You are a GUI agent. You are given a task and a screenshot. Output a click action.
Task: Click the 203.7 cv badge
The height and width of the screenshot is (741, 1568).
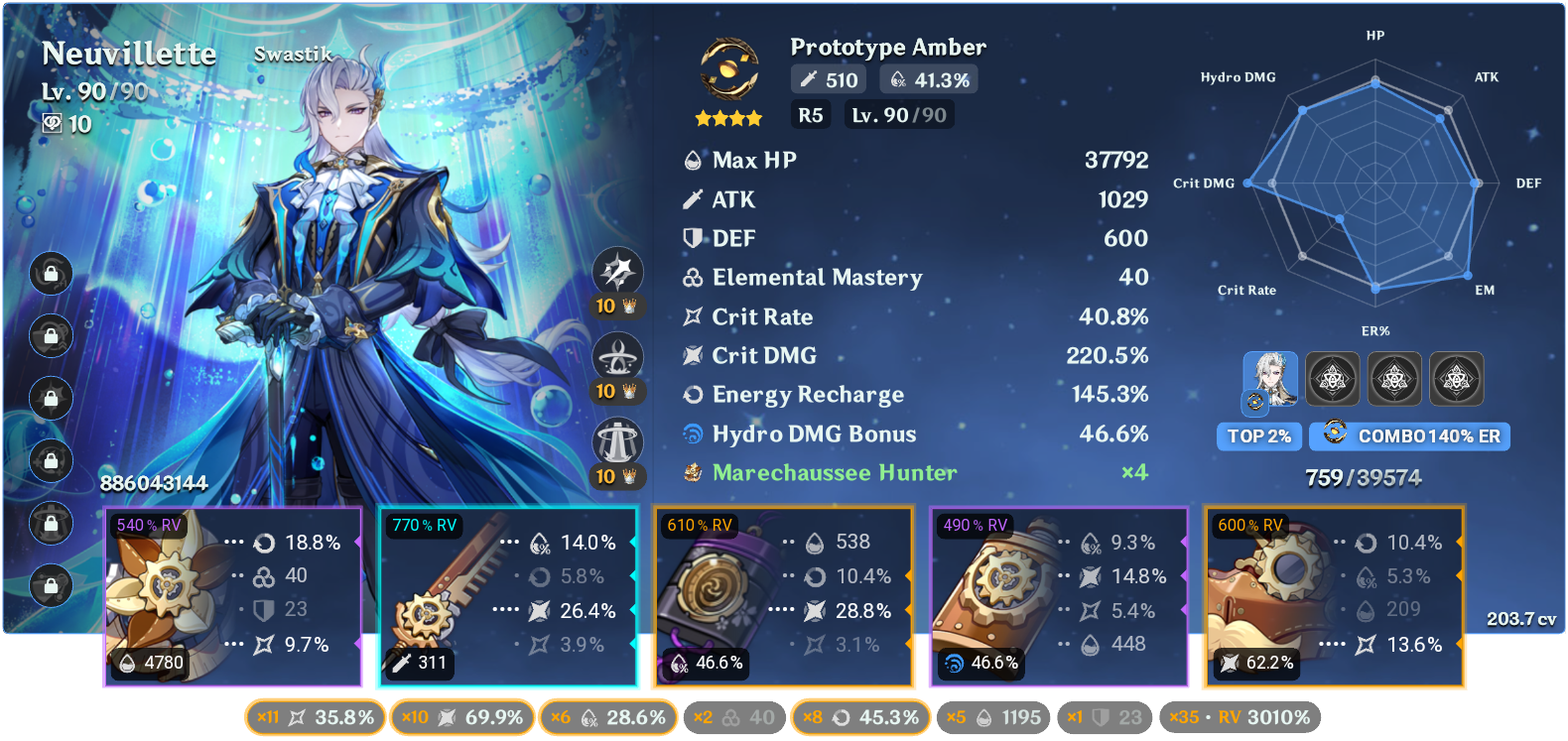pyautogui.click(x=1521, y=618)
